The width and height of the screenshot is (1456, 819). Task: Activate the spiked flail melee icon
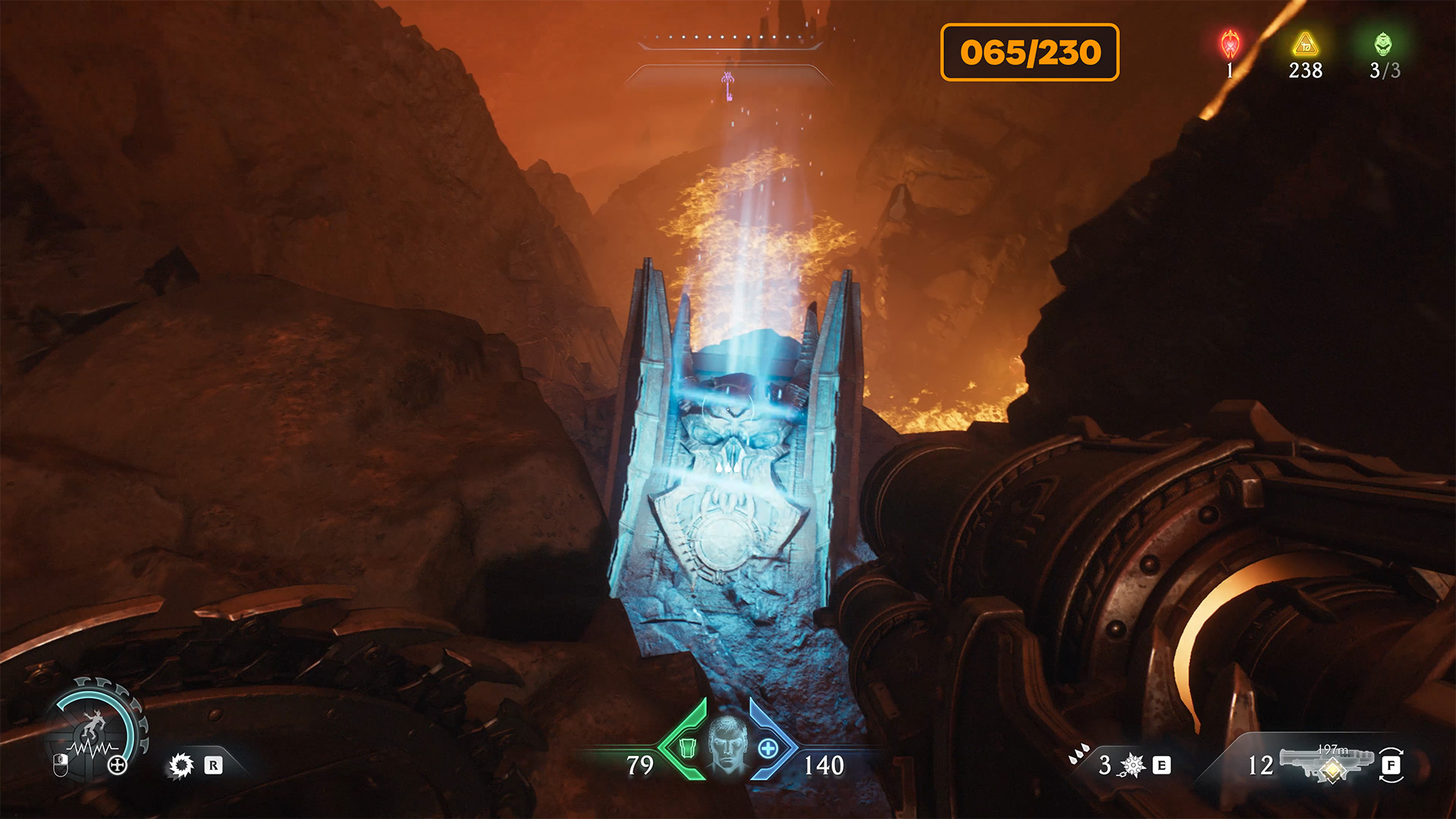[x=1132, y=765]
